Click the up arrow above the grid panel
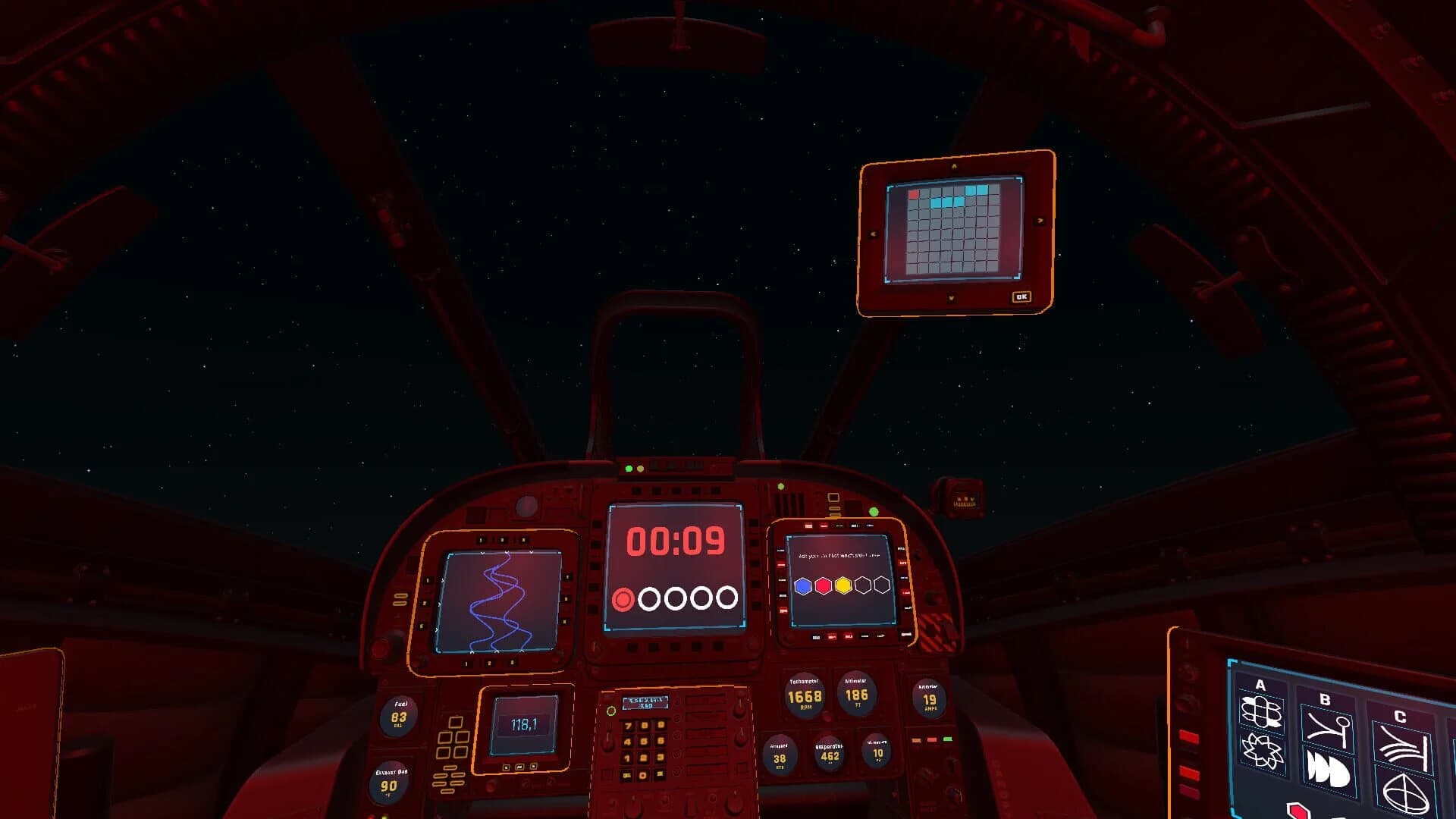The height and width of the screenshot is (819, 1456). [954, 167]
